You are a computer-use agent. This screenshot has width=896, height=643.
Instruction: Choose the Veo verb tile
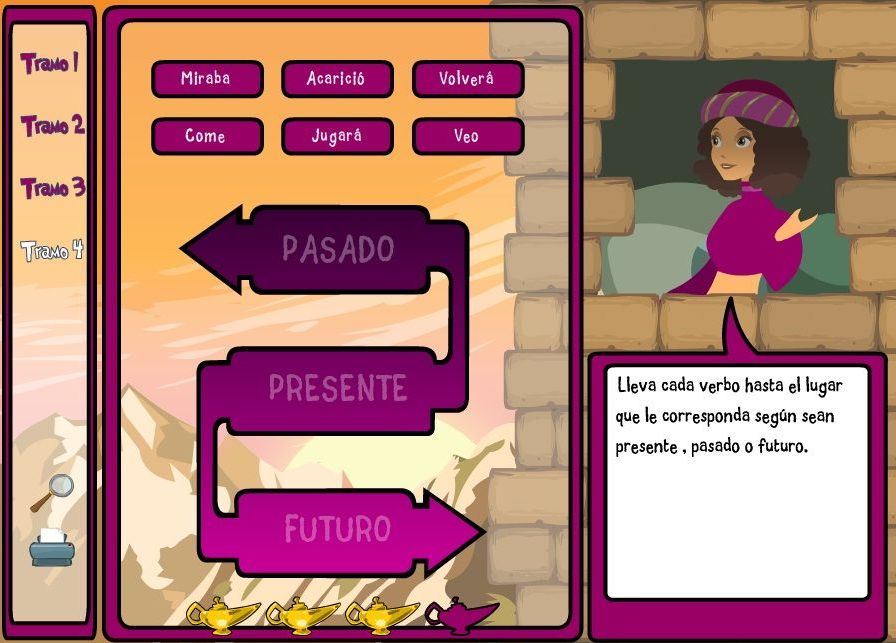[467, 136]
